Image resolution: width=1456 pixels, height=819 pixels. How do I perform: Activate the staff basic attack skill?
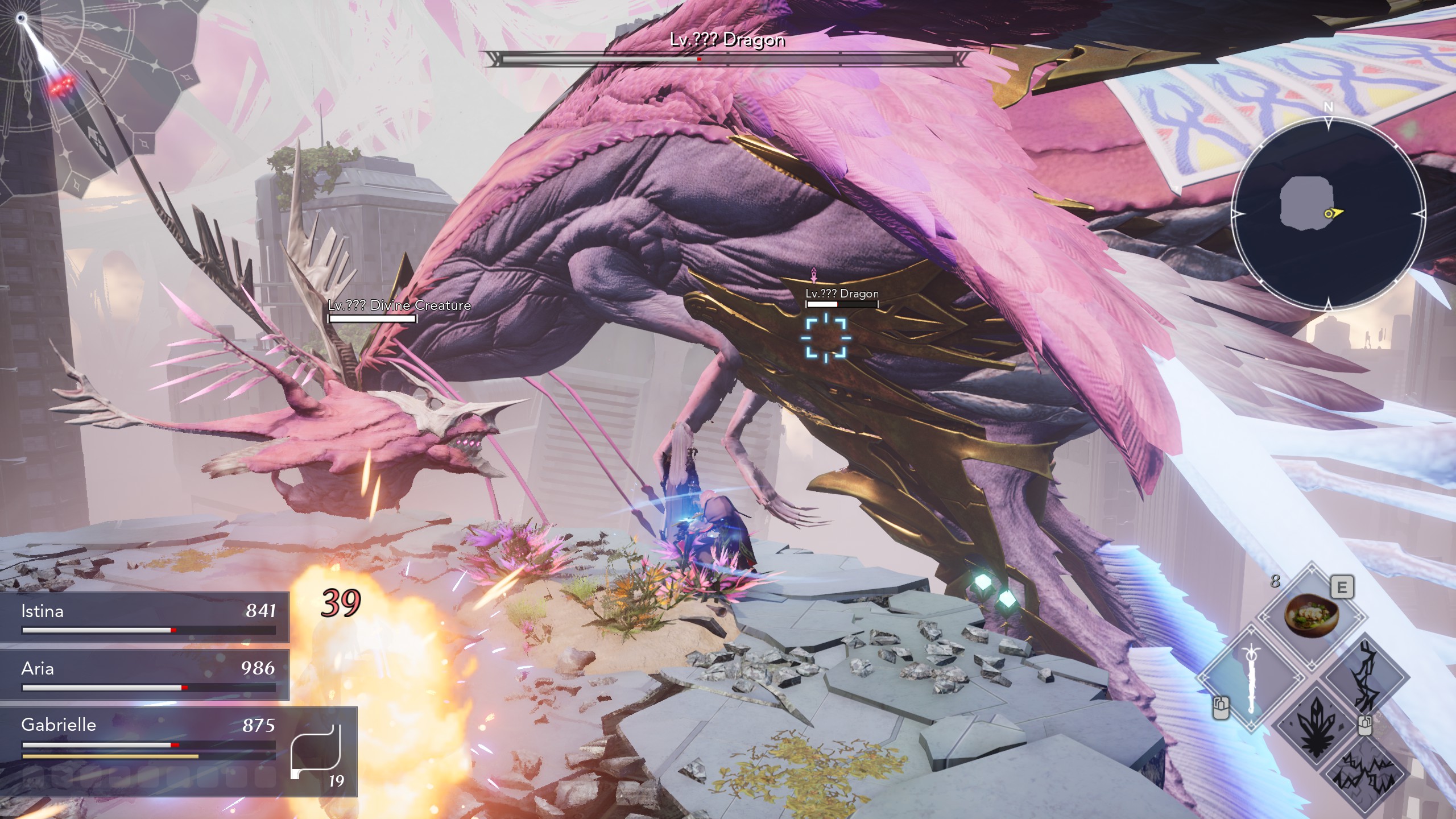click(1251, 678)
